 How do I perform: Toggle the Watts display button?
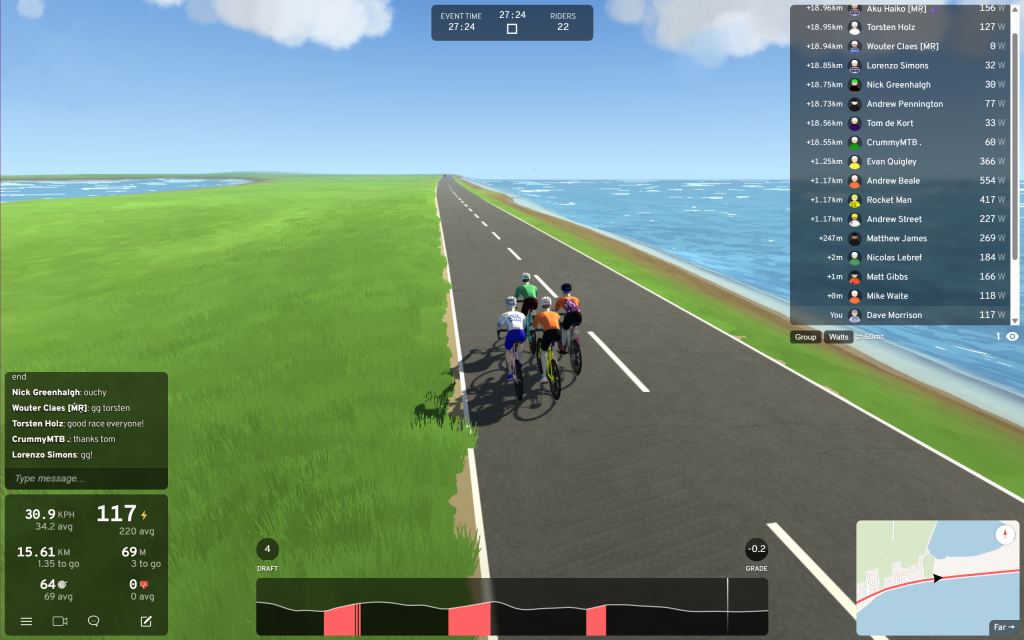[x=839, y=337]
